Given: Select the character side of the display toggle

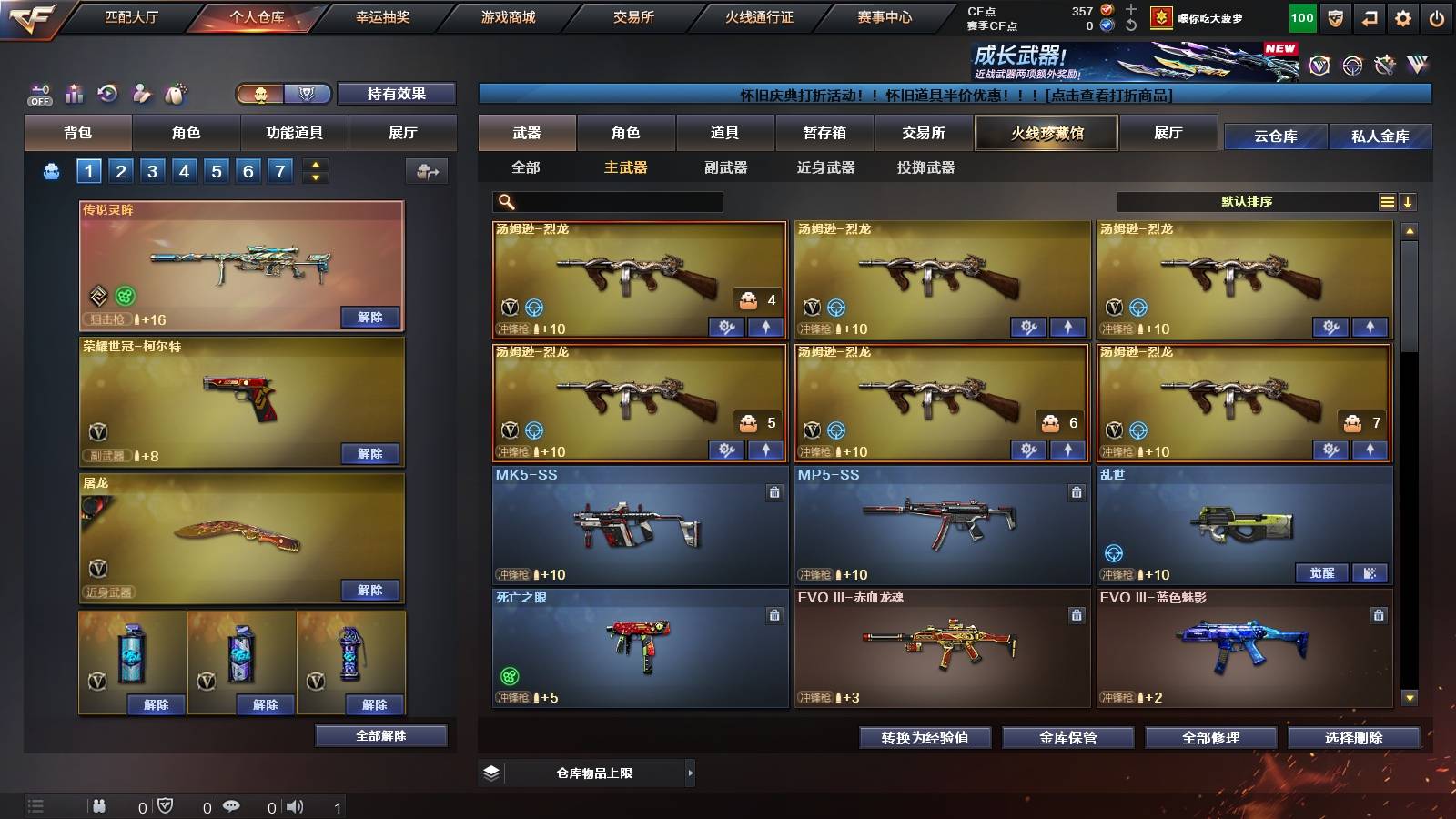Looking at the screenshot, I should (x=258, y=94).
